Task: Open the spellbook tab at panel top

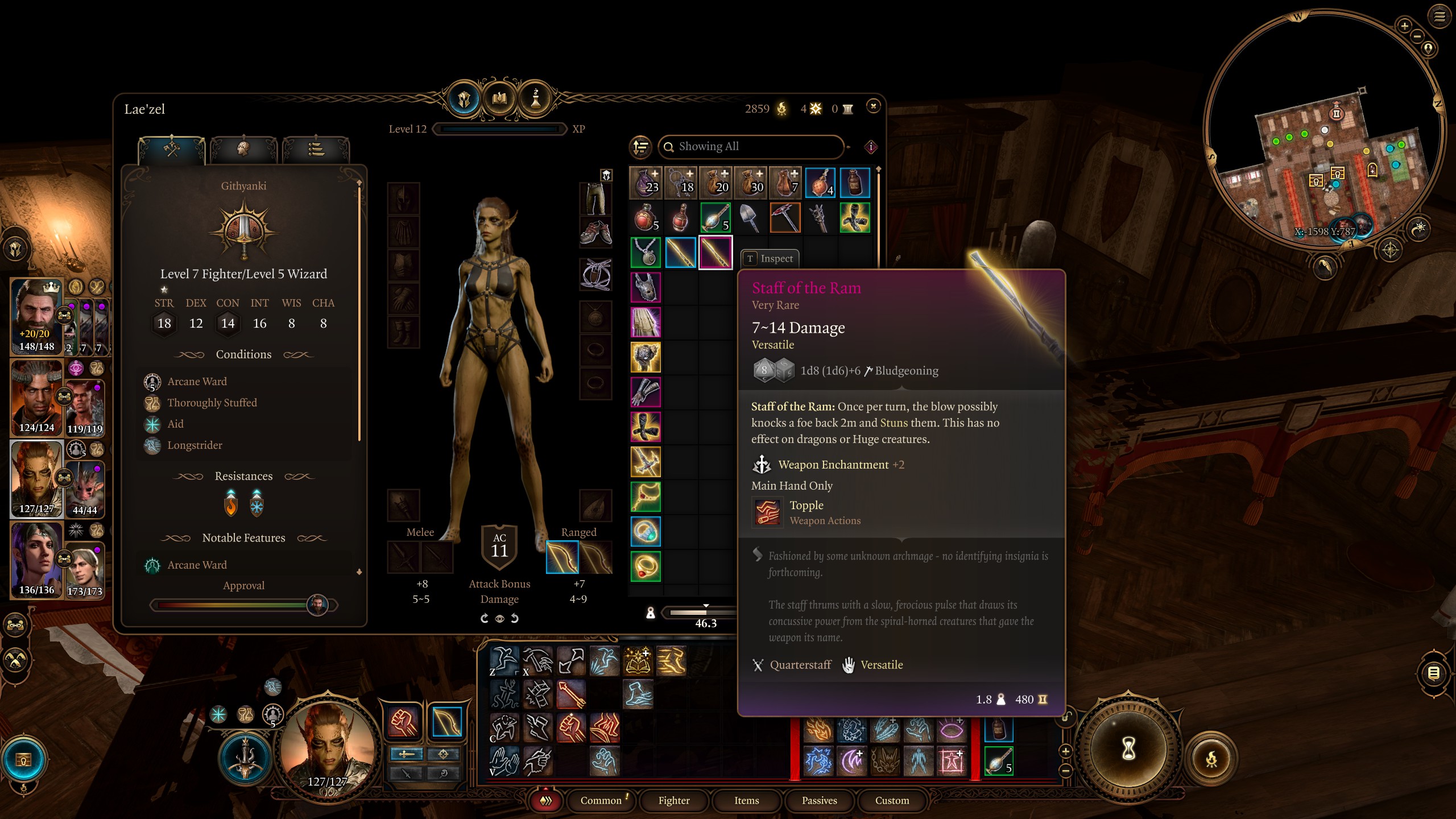Action: 499,99
